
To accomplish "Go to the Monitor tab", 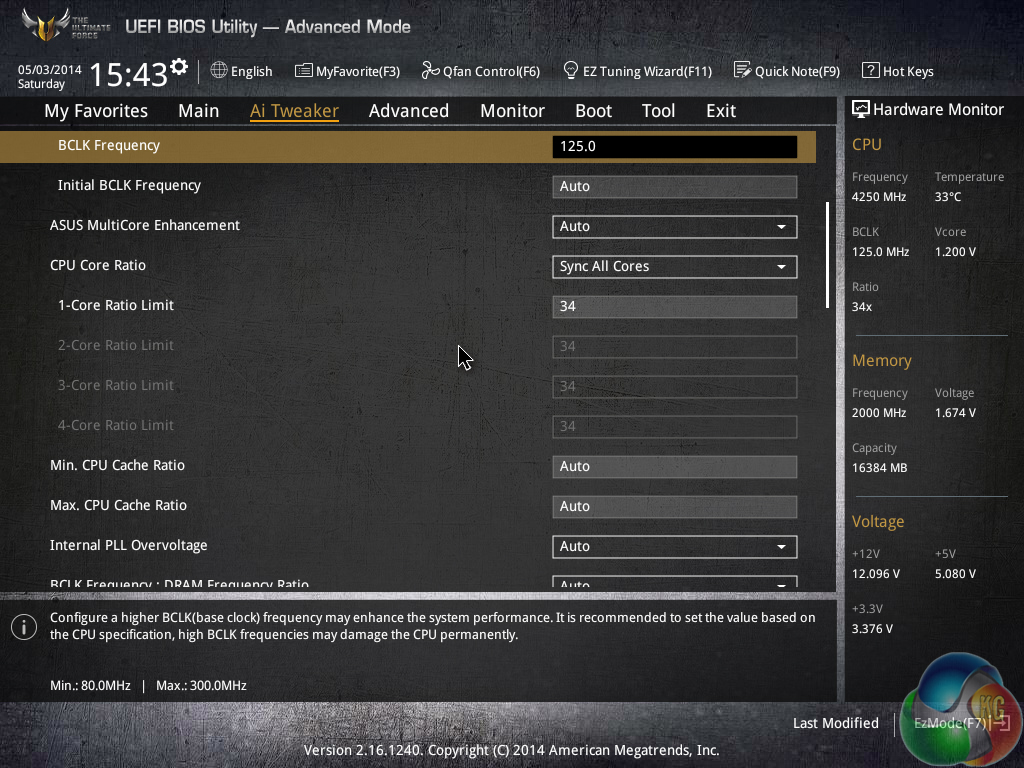I will click(512, 111).
